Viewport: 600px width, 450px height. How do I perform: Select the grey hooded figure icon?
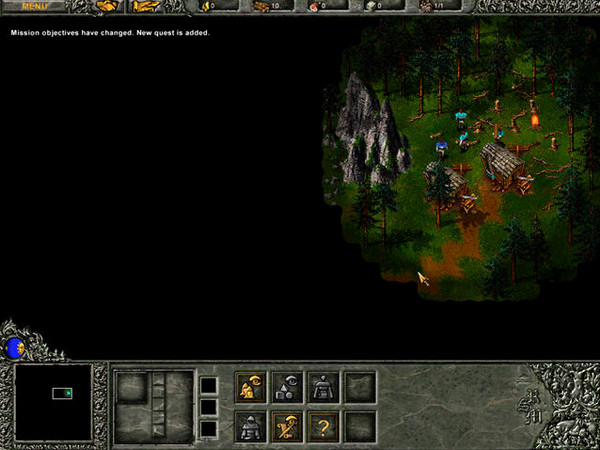251,426
